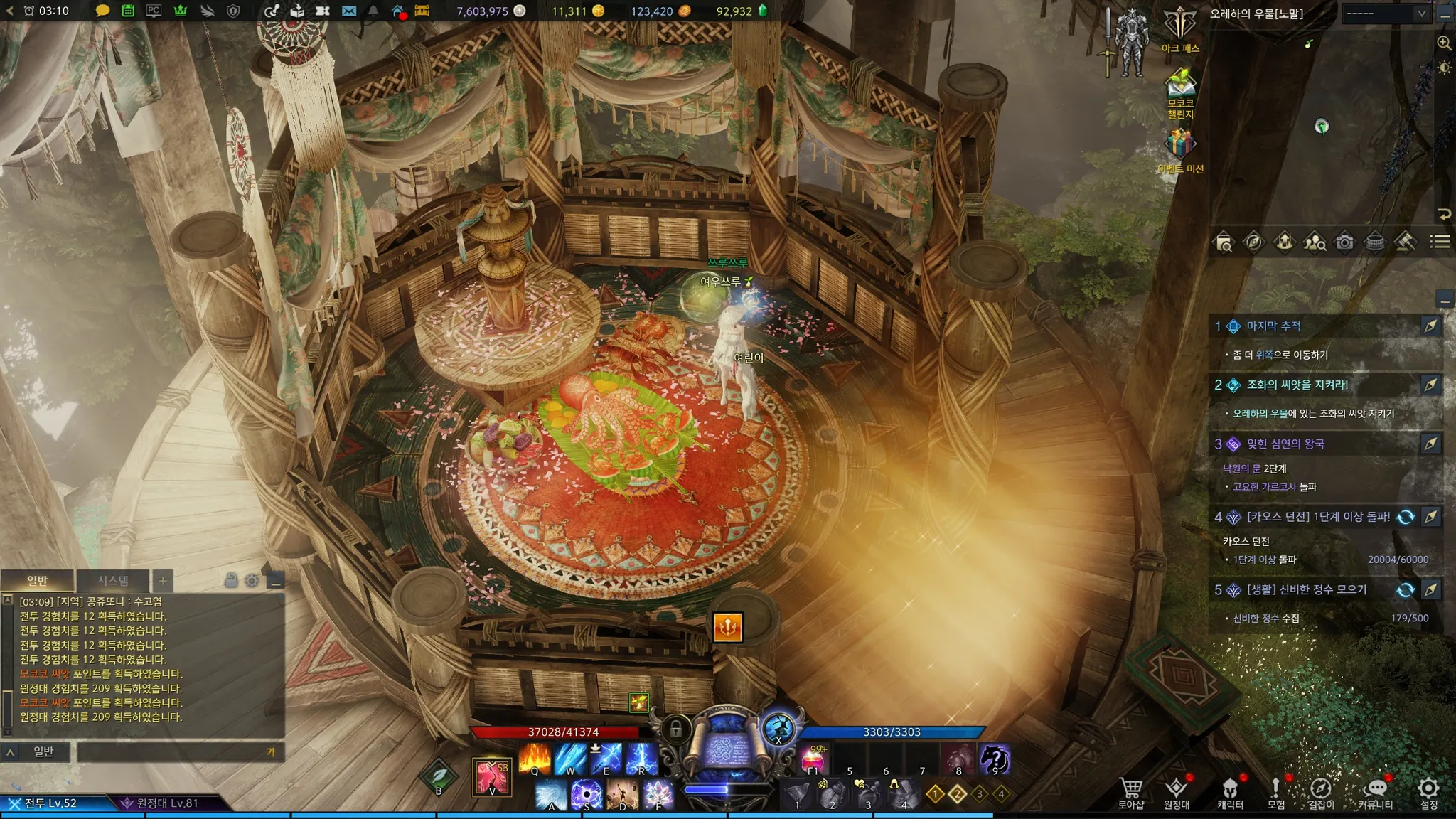Open the 캐릭터 character menu
This screenshot has height=819, width=1456.
click(1230, 792)
